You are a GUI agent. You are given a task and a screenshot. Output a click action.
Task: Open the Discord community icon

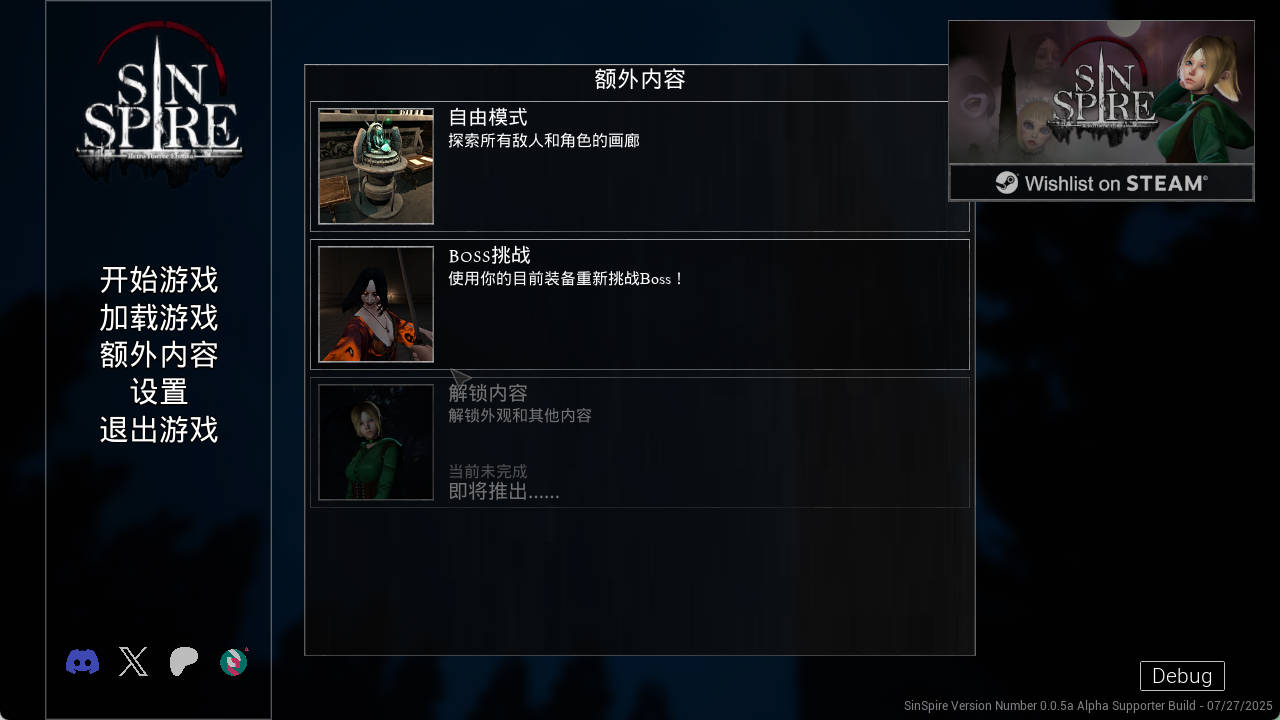click(x=82, y=661)
